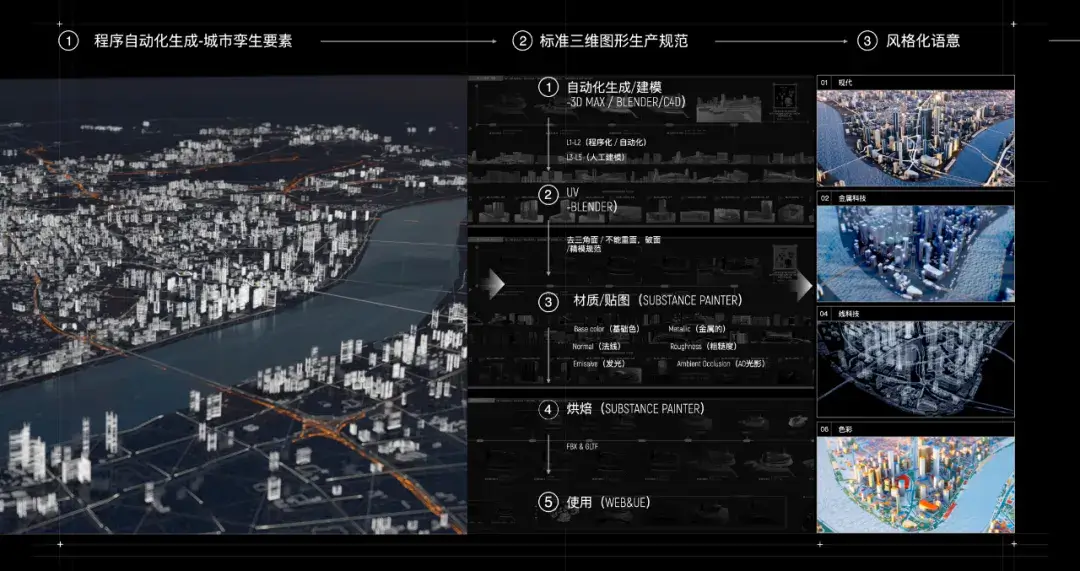Image resolution: width=1080 pixels, height=571 pixels.
Task: Choose the 02 金属科技 style preview
Action: pyautogui.click(x=915, y=253)
